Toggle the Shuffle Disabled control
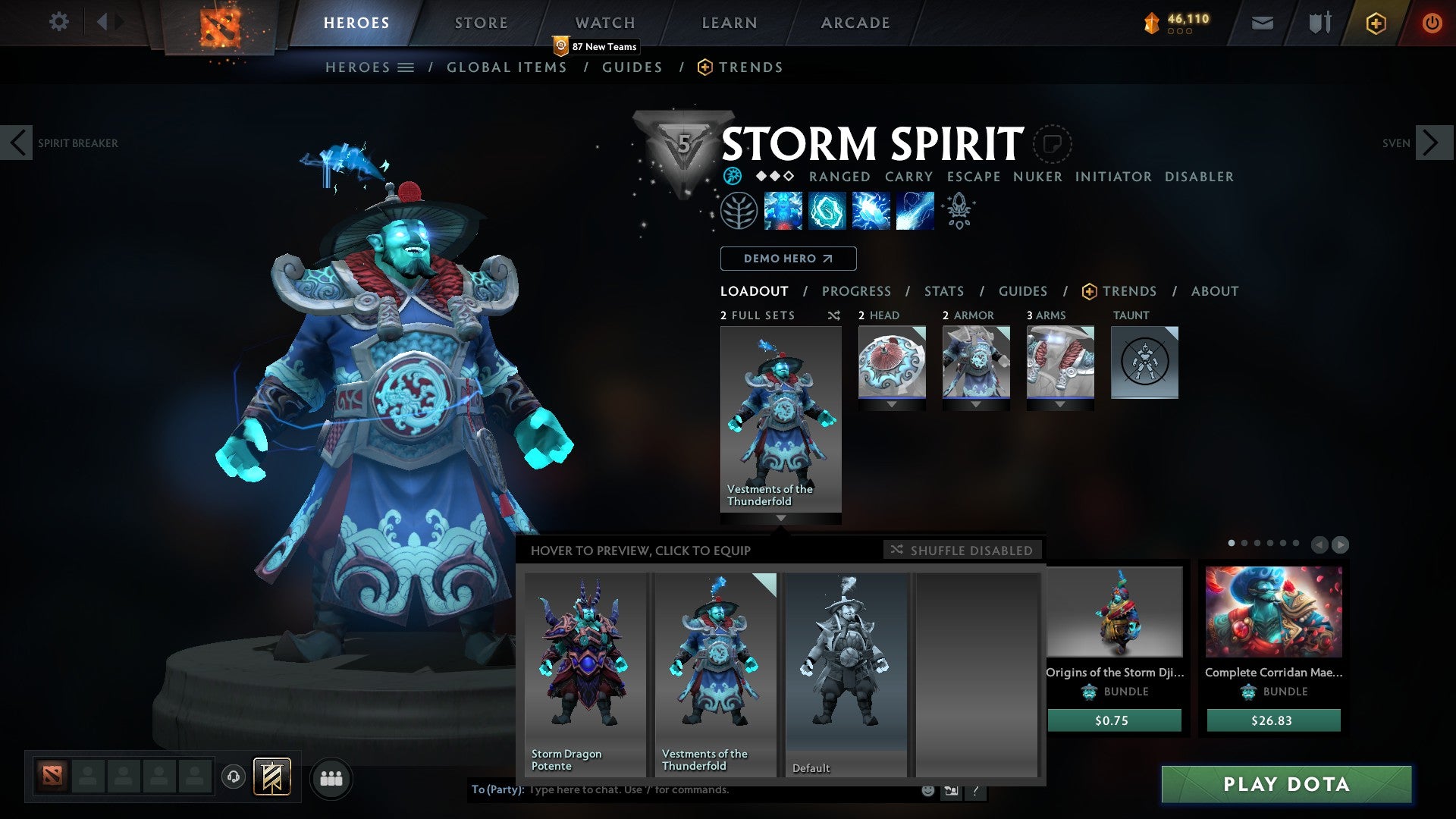1456x819 pixels. coord(963,551)
